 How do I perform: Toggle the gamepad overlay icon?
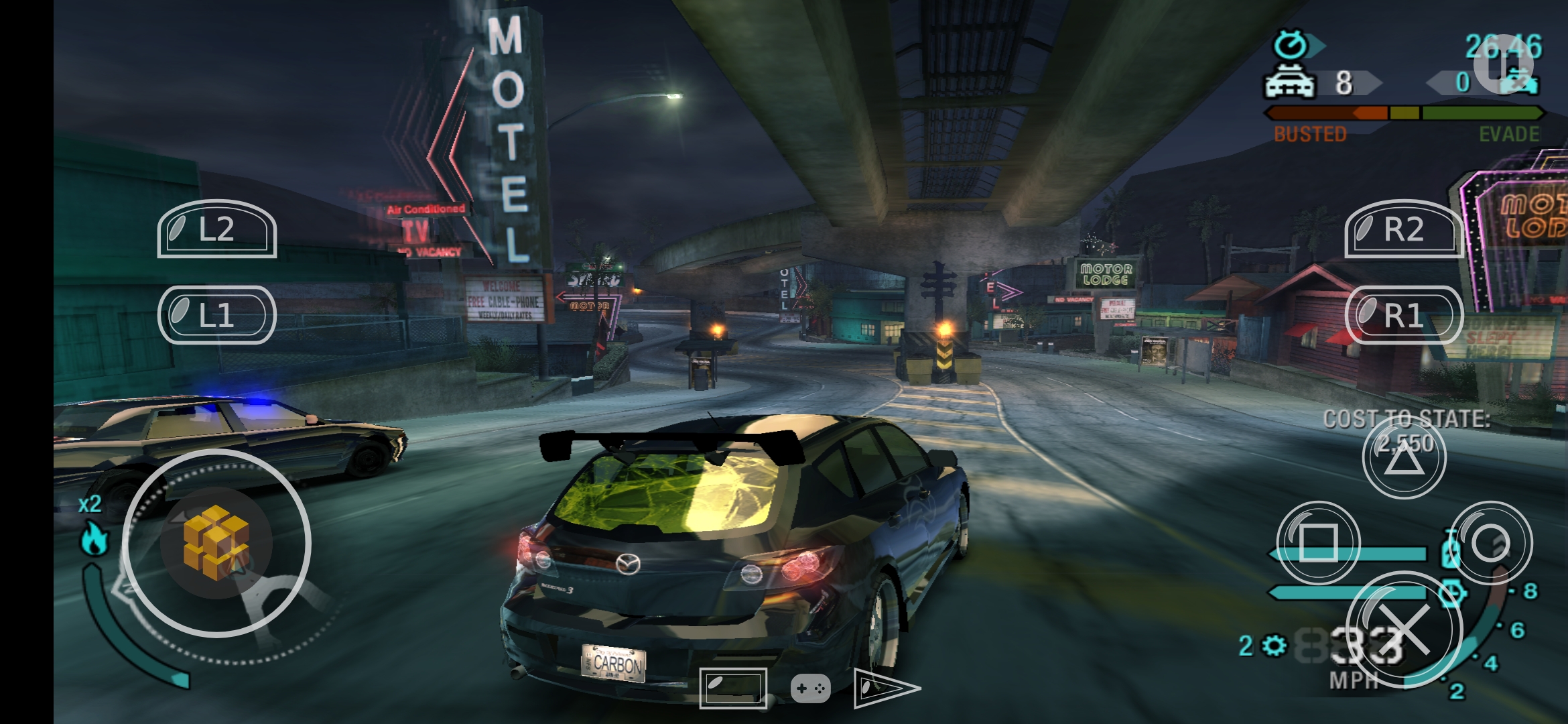[811, 688]
